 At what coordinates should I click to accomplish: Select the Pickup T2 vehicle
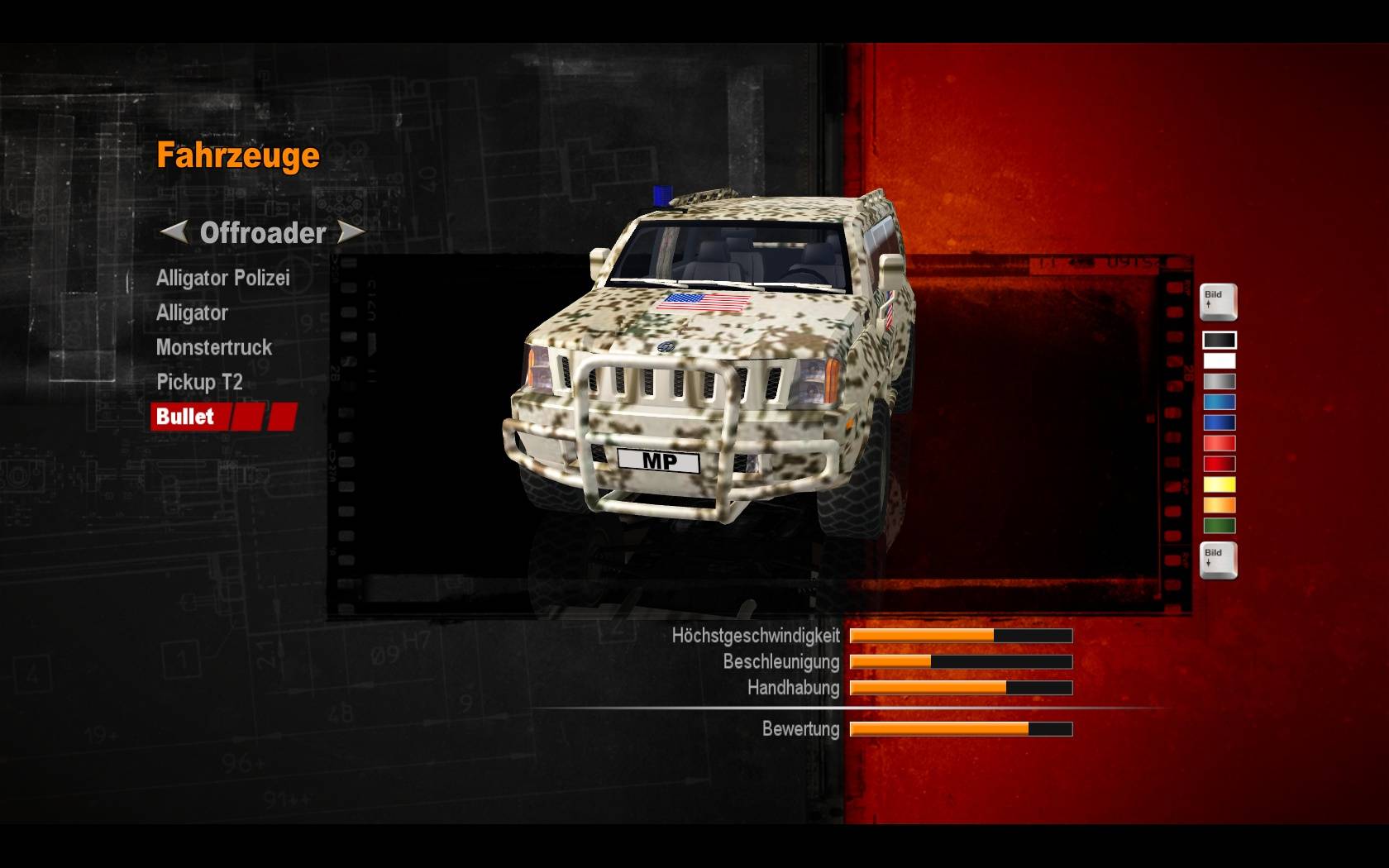(x=199, y=383)
